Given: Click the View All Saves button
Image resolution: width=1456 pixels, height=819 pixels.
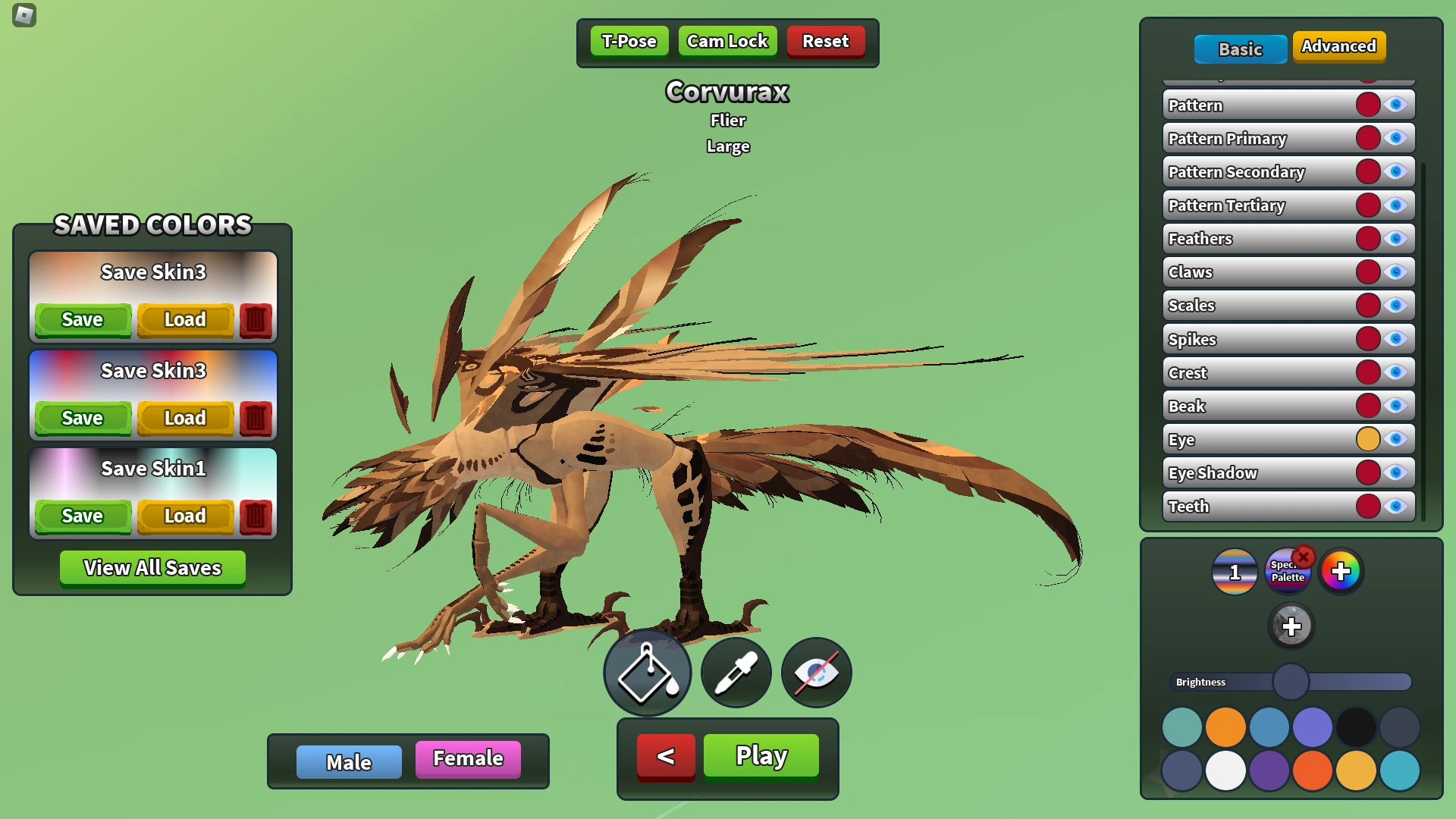Looking at the screenshot, I should click(x=152, y=568).
